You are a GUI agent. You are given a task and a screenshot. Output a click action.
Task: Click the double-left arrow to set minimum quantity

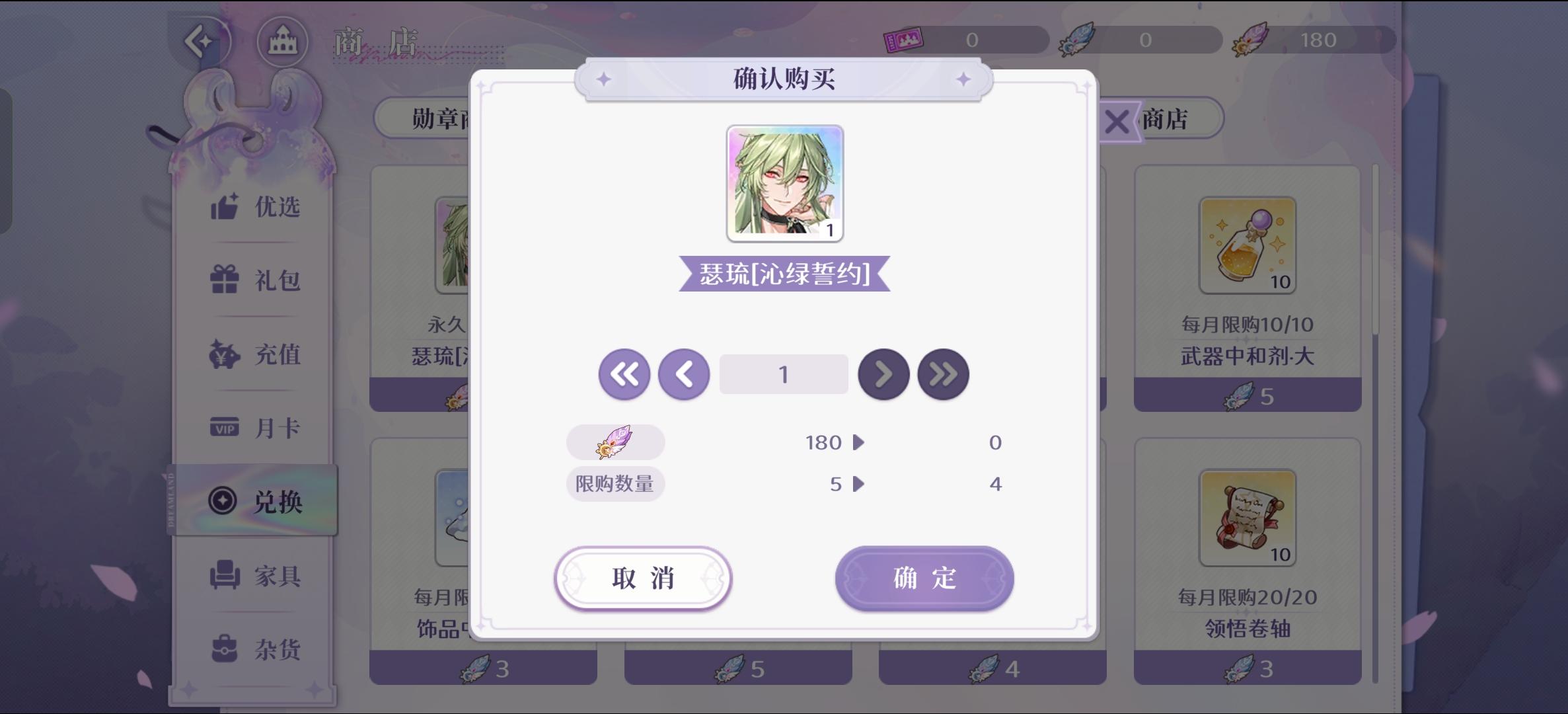623,374
